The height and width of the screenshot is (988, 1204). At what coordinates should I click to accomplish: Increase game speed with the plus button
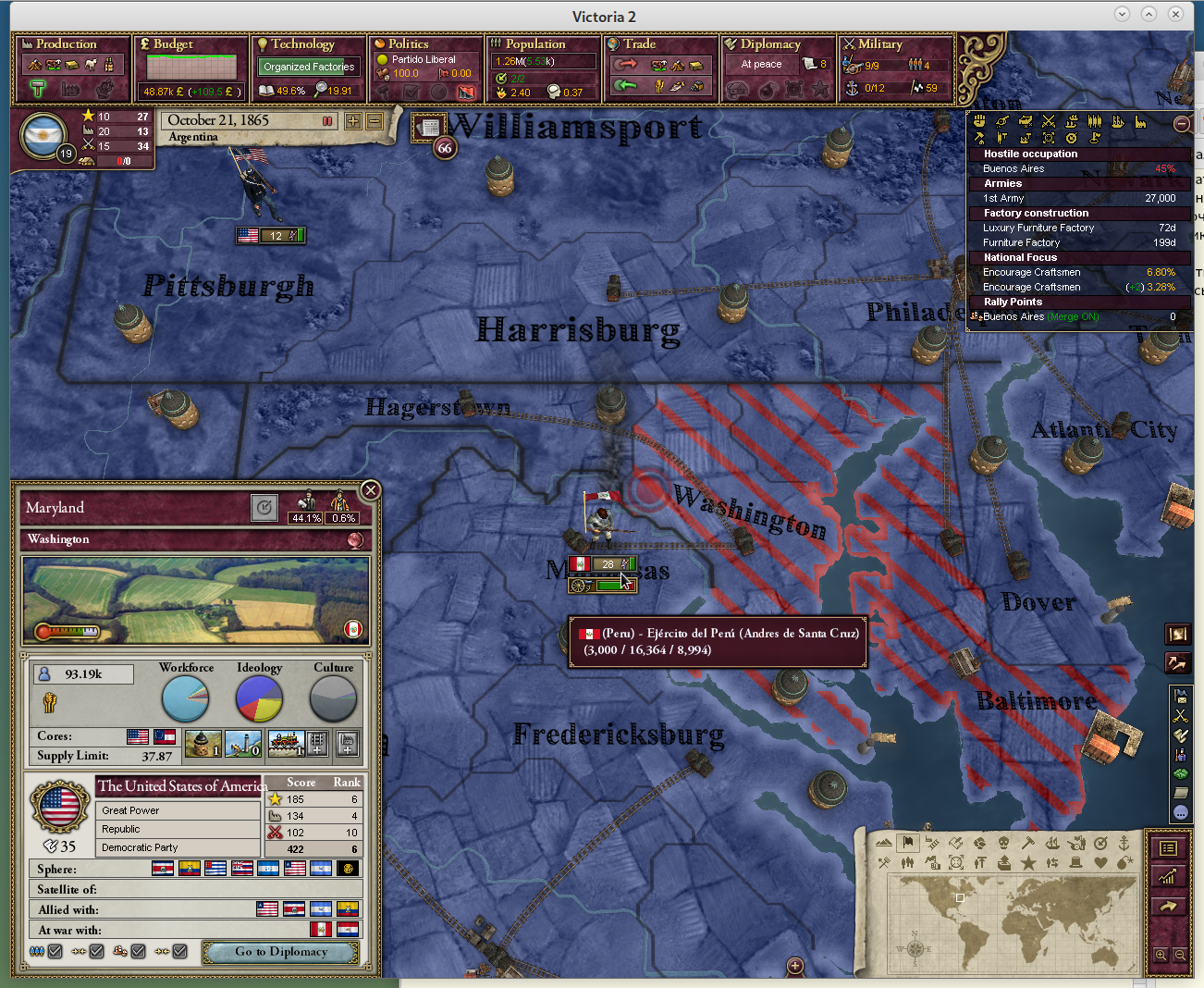353,121
